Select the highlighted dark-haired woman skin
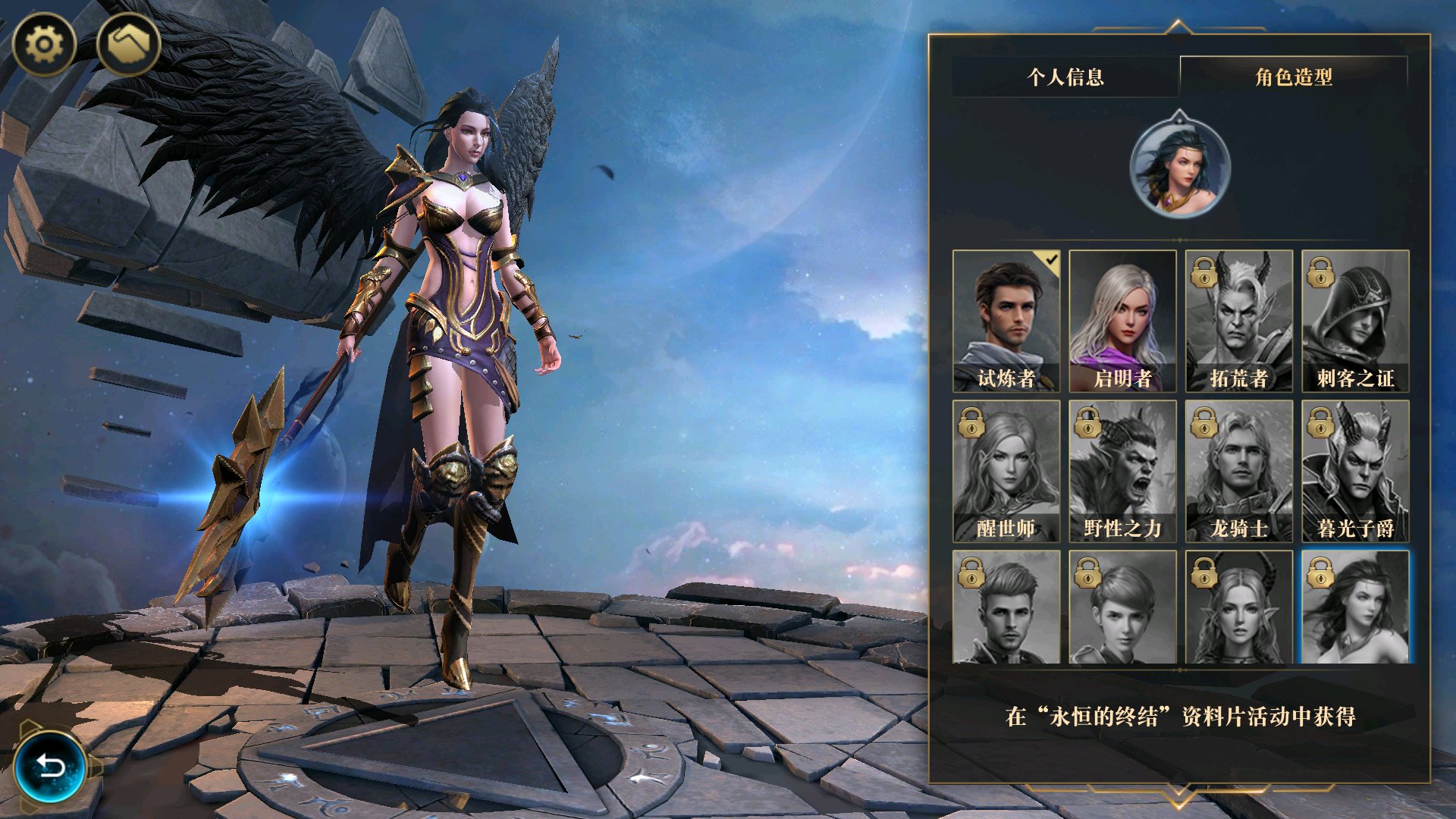The height and width of the screenshot is (819, 1456). click(x=1355, y=607)
